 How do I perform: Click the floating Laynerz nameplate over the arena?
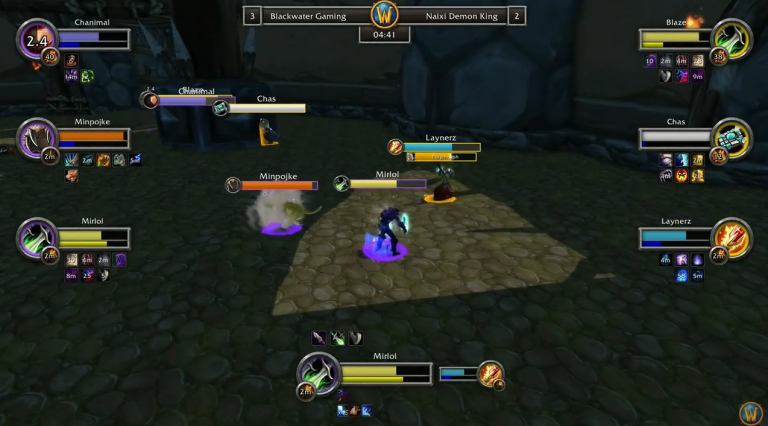pos(441,147)
